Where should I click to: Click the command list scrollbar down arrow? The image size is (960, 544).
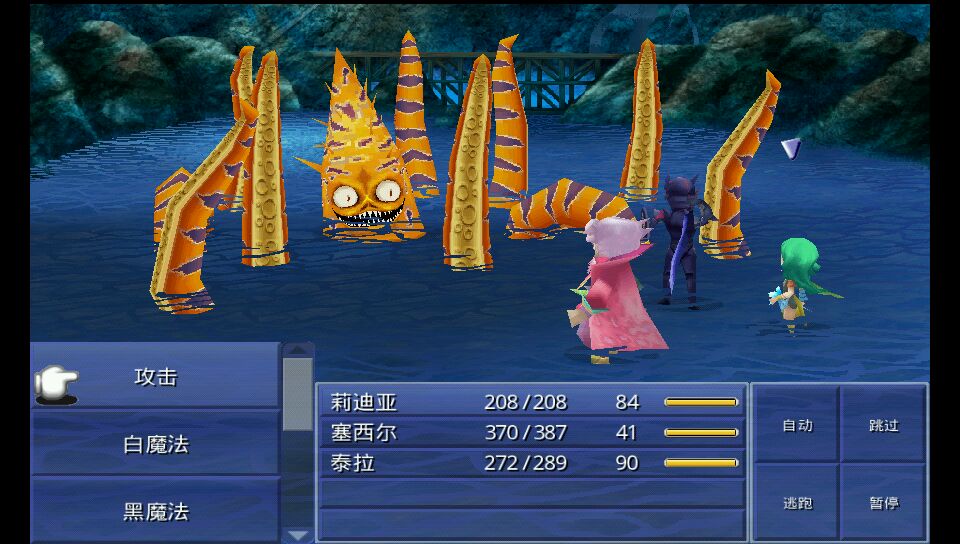[298, 535]
